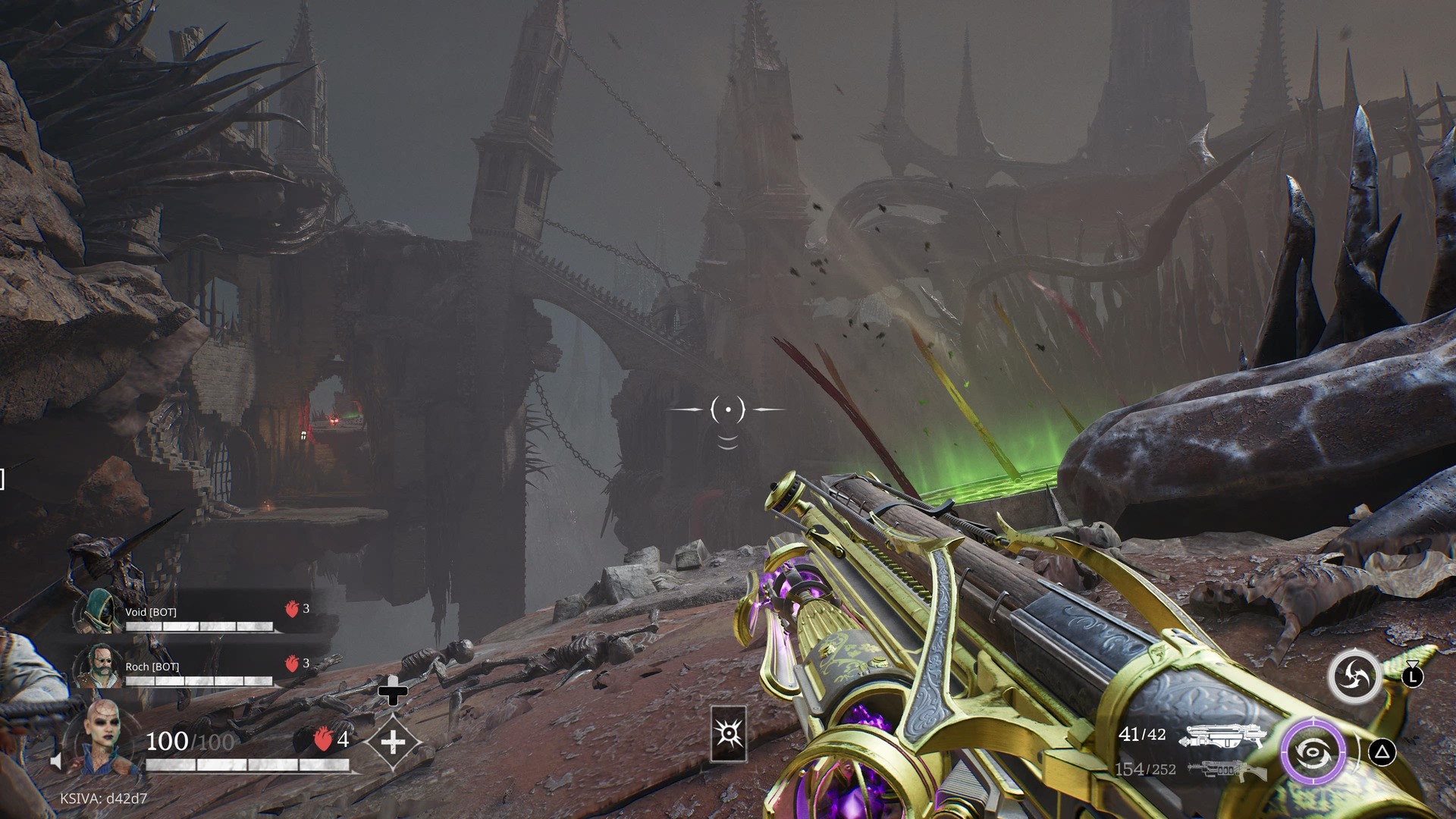Trigger the purple-ringed eye vortex ability
The width and height of the screenshot is (1456, 819).
point(1313,752)
